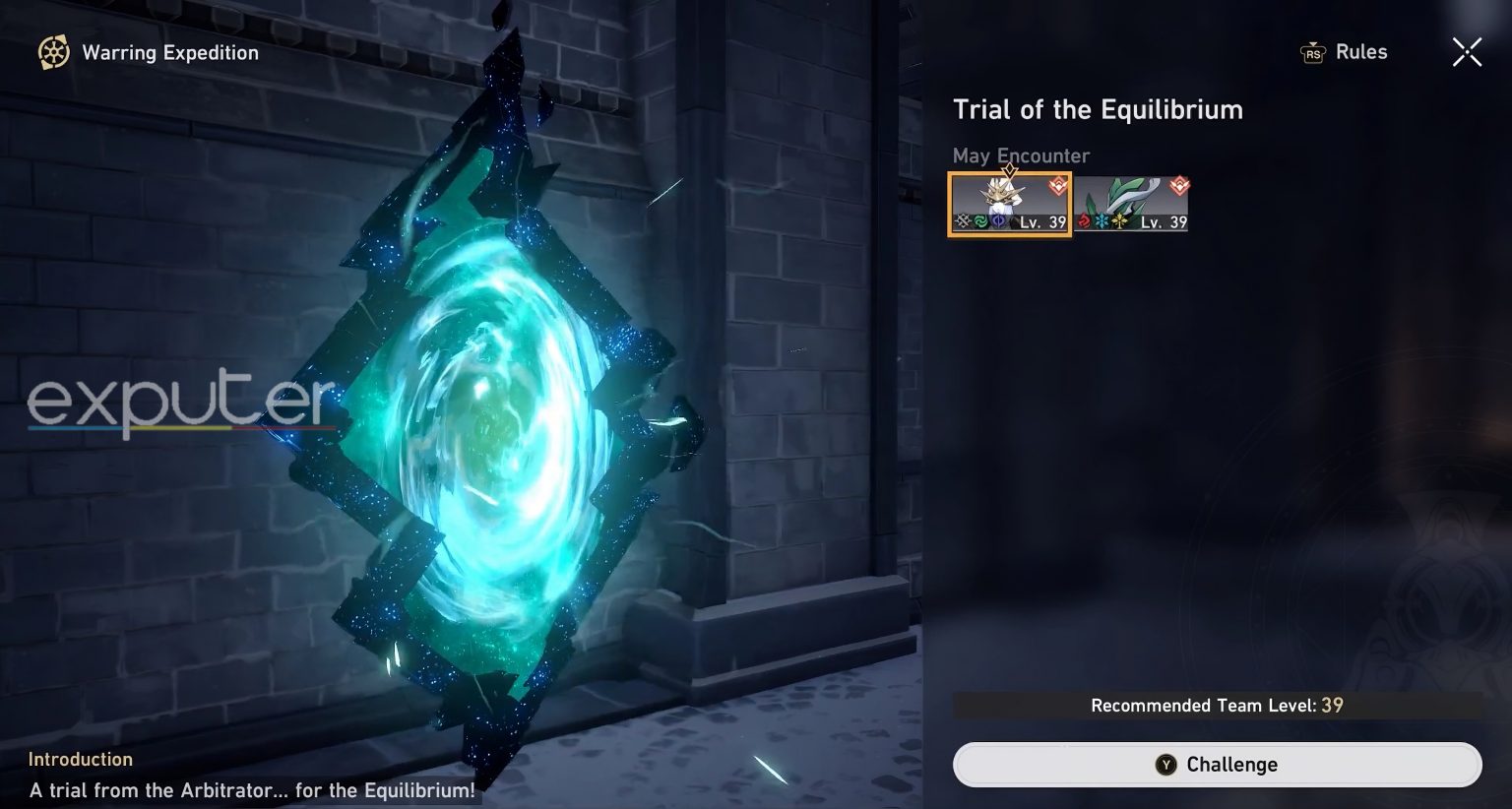Select the Physical weakness icon on first enemy

click(x=962, y=220)
